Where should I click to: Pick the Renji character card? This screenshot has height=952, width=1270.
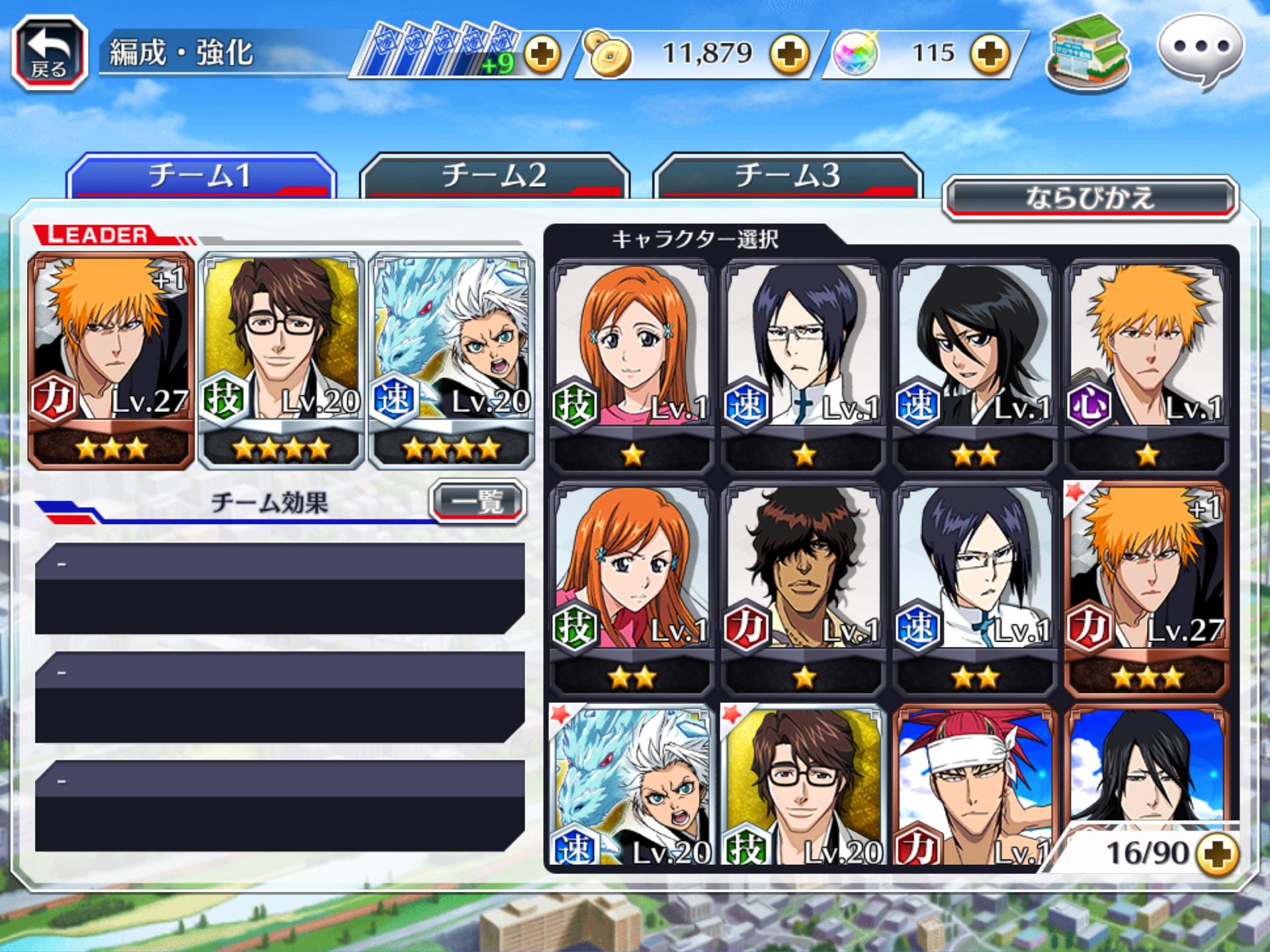tap(974, 787)
